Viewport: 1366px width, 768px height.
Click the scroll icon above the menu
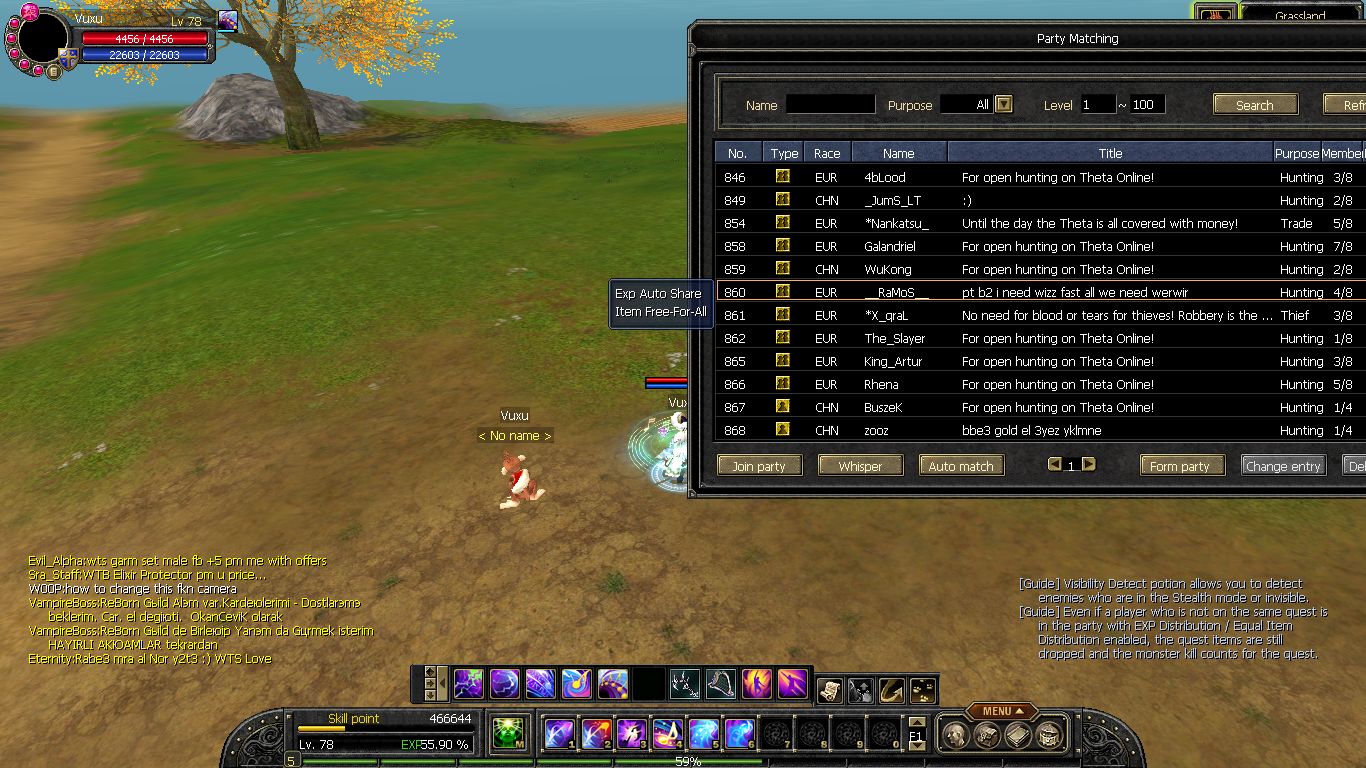coord(829,689)
